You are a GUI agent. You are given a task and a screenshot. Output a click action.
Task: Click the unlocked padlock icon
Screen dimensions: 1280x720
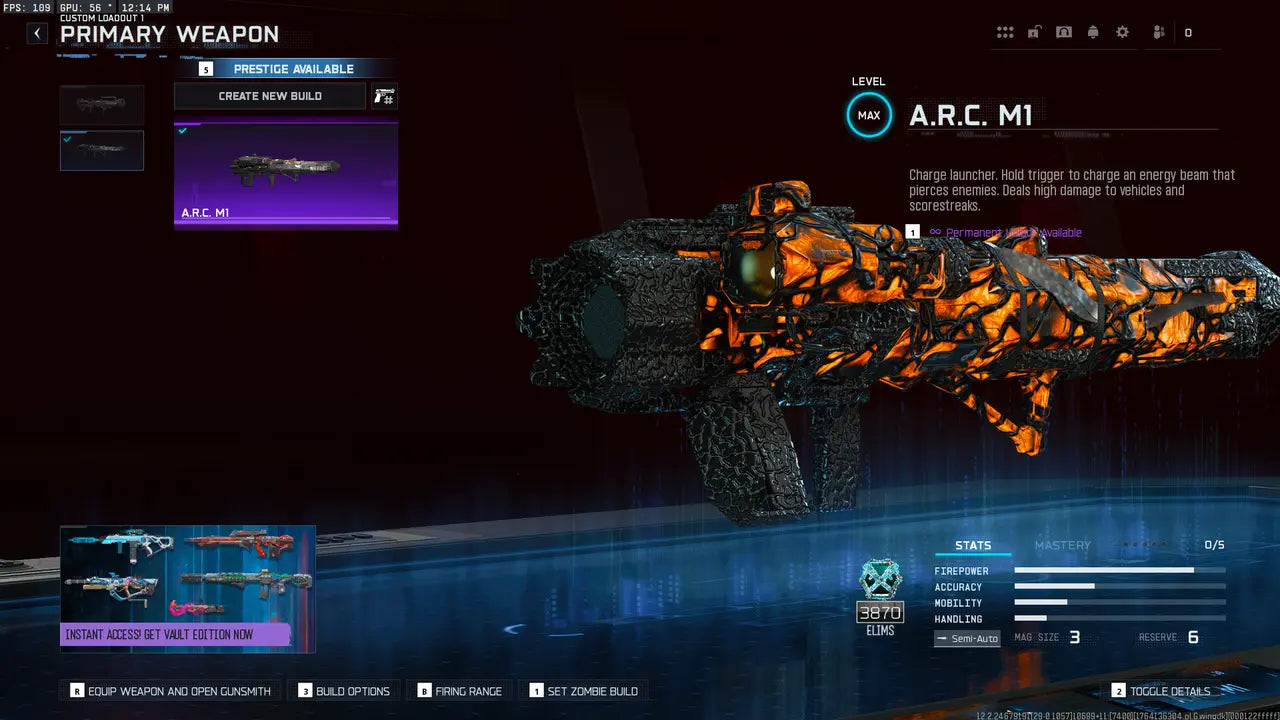pyautogui.click(x=1033, y=32)
